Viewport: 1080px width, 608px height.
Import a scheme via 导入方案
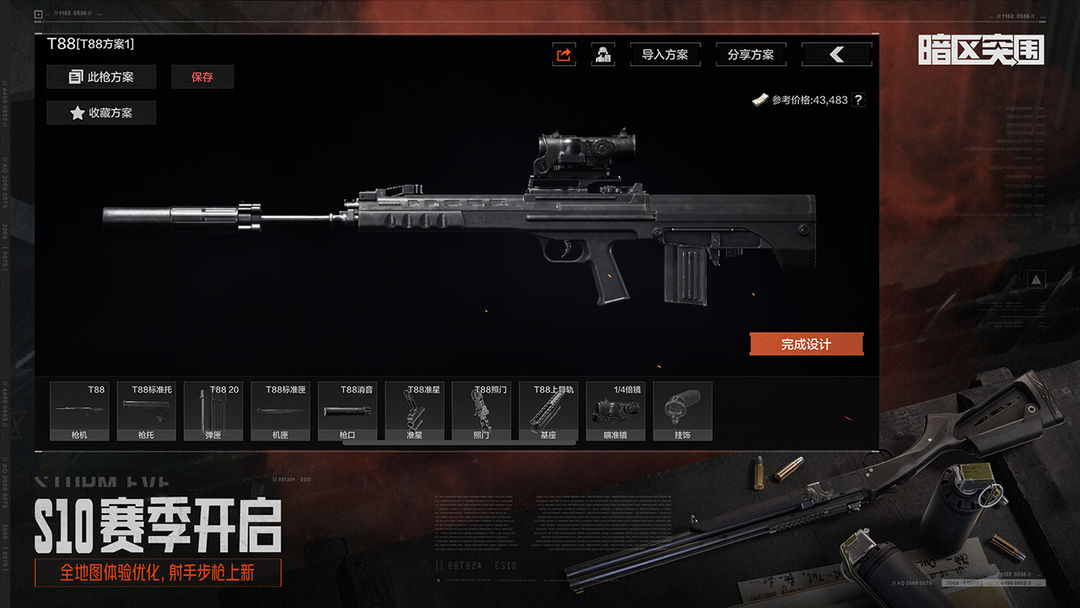pyautogui.click(x=665, y=55)
